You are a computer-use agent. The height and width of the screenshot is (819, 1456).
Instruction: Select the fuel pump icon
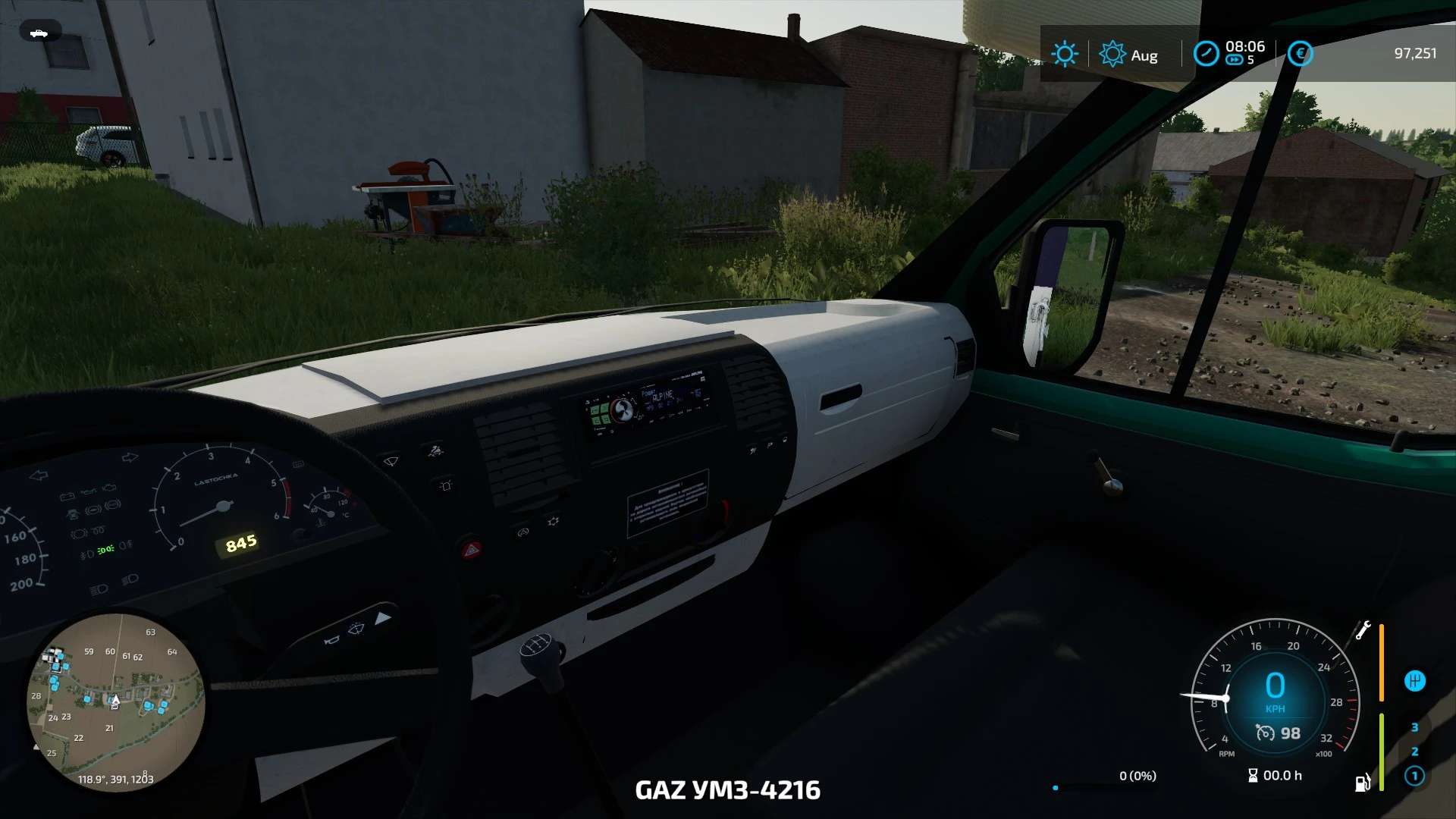(1363, 782)
